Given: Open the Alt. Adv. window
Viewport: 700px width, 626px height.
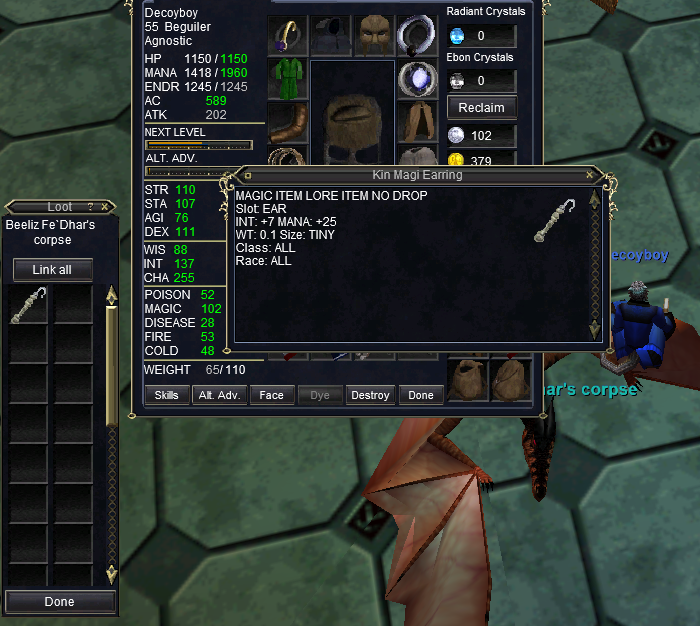Looking at the screenshot, I should [x=219, y=395].
